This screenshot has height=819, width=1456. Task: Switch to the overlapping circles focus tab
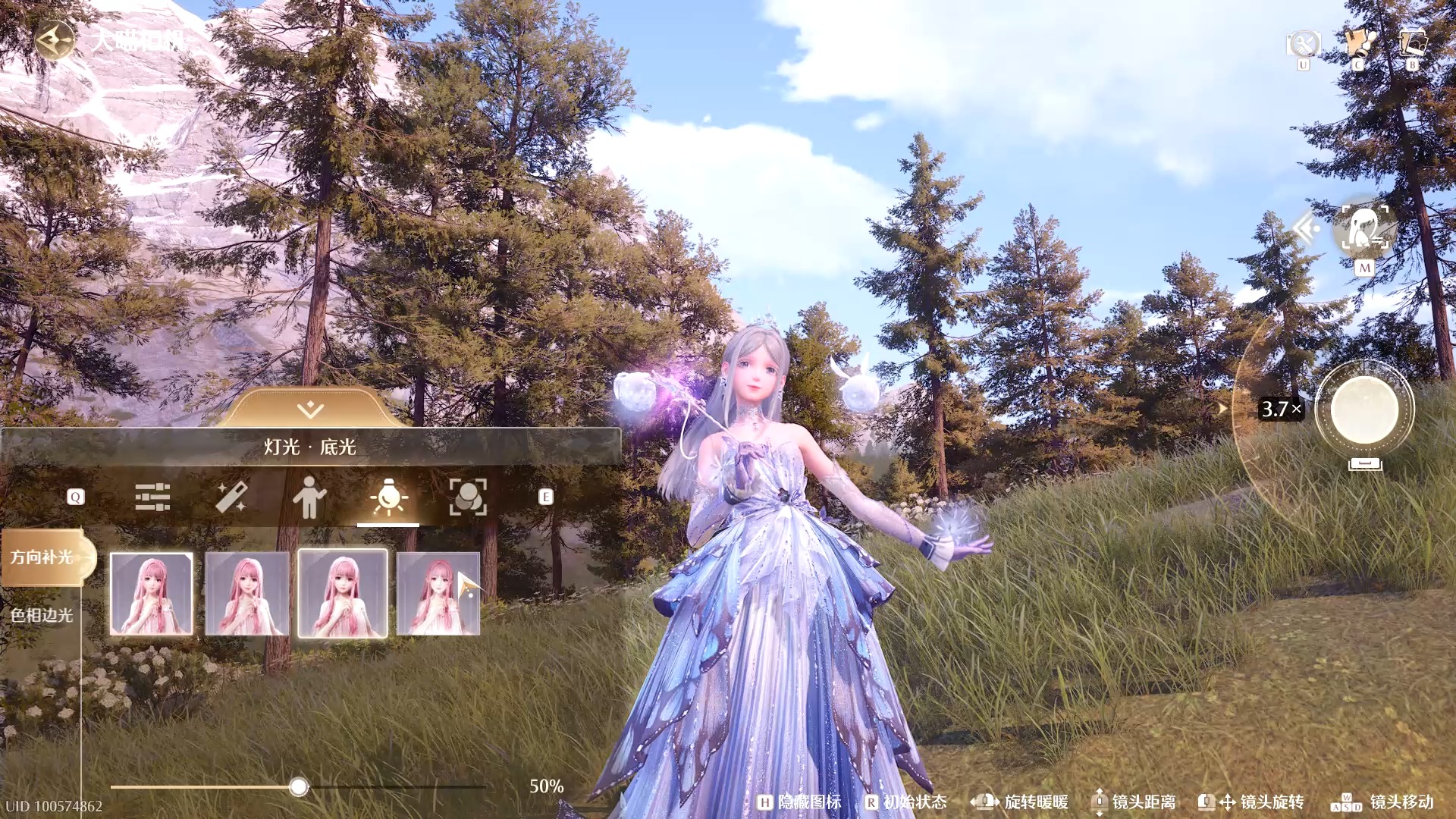(468, 497)
